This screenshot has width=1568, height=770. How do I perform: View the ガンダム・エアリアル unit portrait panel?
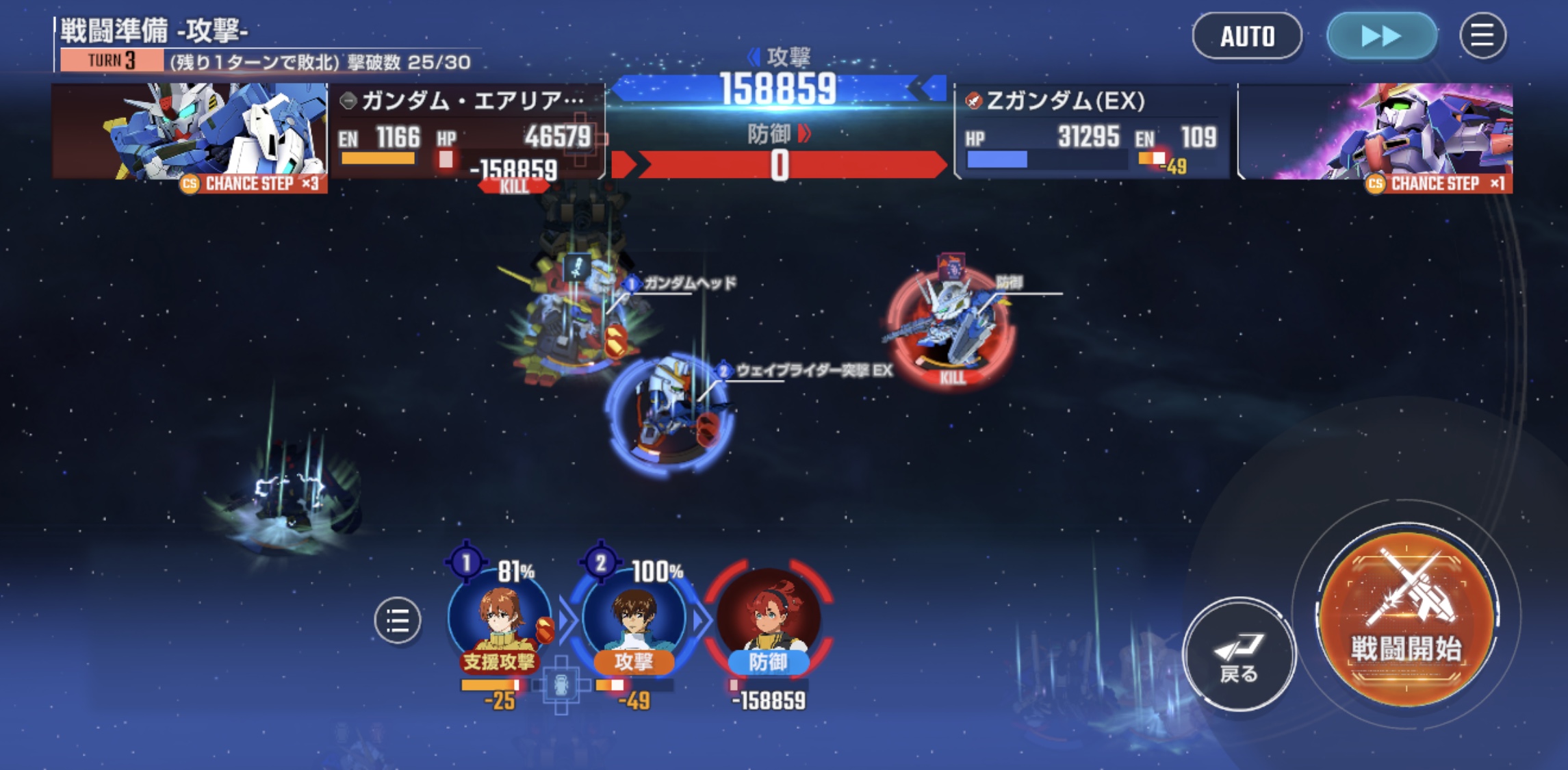pyautogui.click(x=190, y=133)
